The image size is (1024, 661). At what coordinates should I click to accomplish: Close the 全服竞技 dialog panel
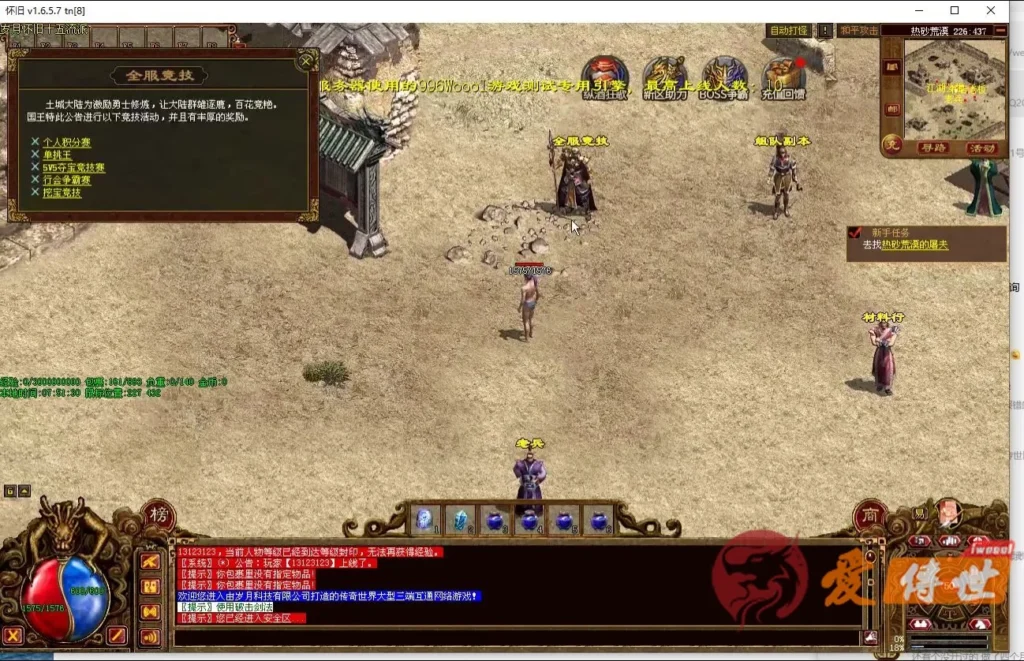[x=305, y=61]
